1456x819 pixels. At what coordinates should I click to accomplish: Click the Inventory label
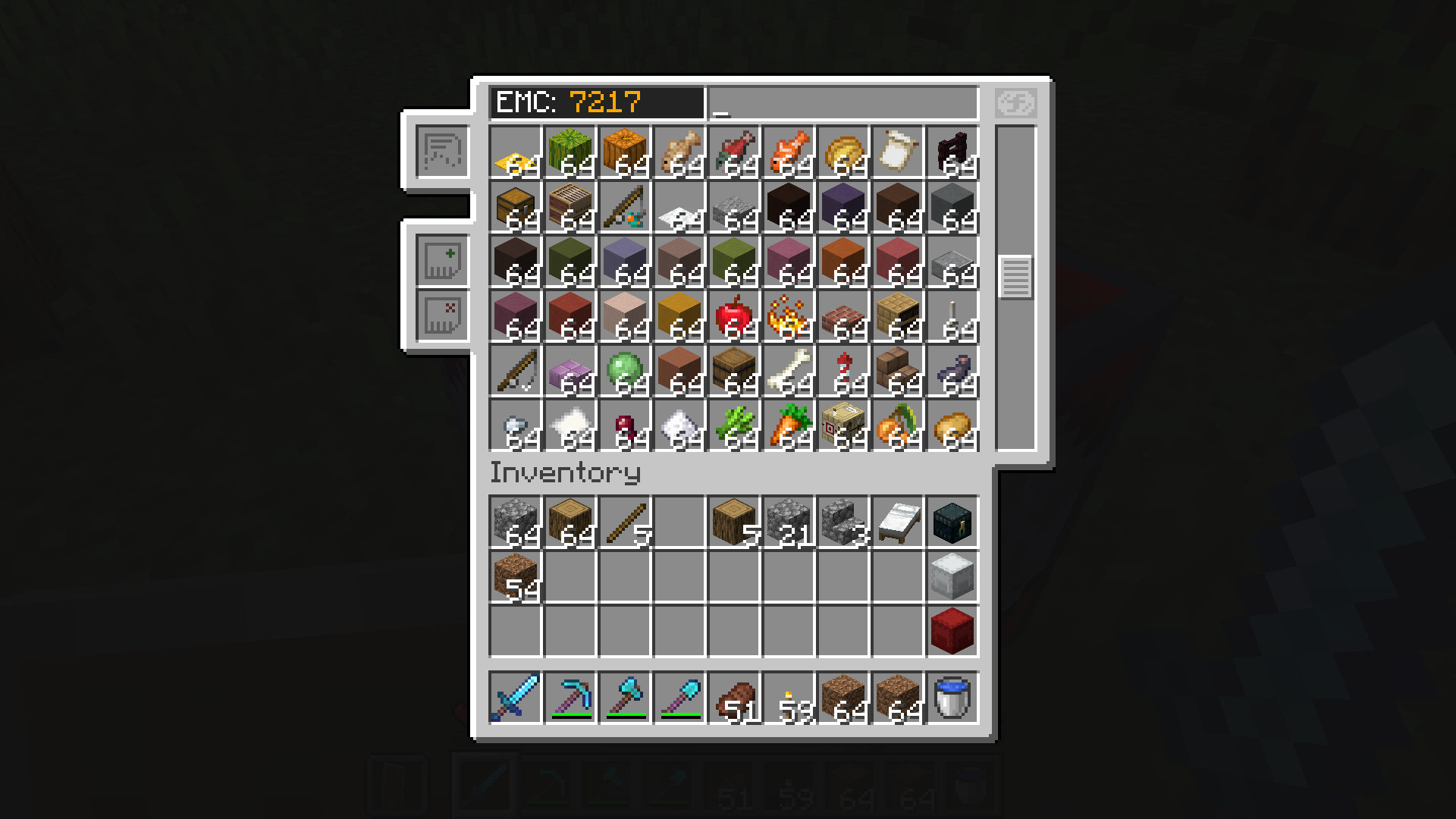(565, 472)
